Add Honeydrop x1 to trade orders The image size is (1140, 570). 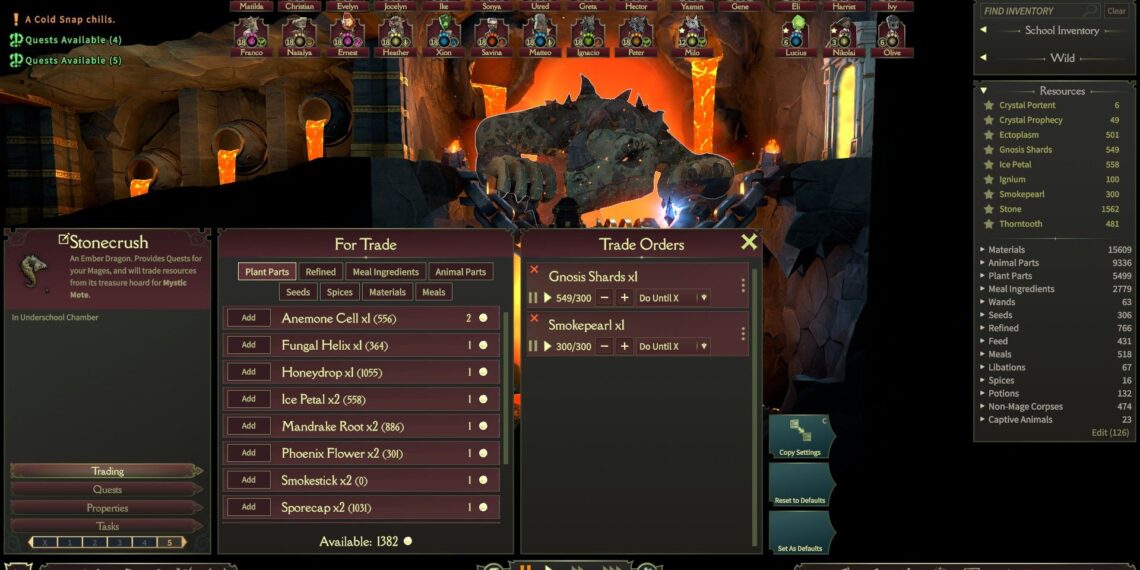tap(249, 372)
